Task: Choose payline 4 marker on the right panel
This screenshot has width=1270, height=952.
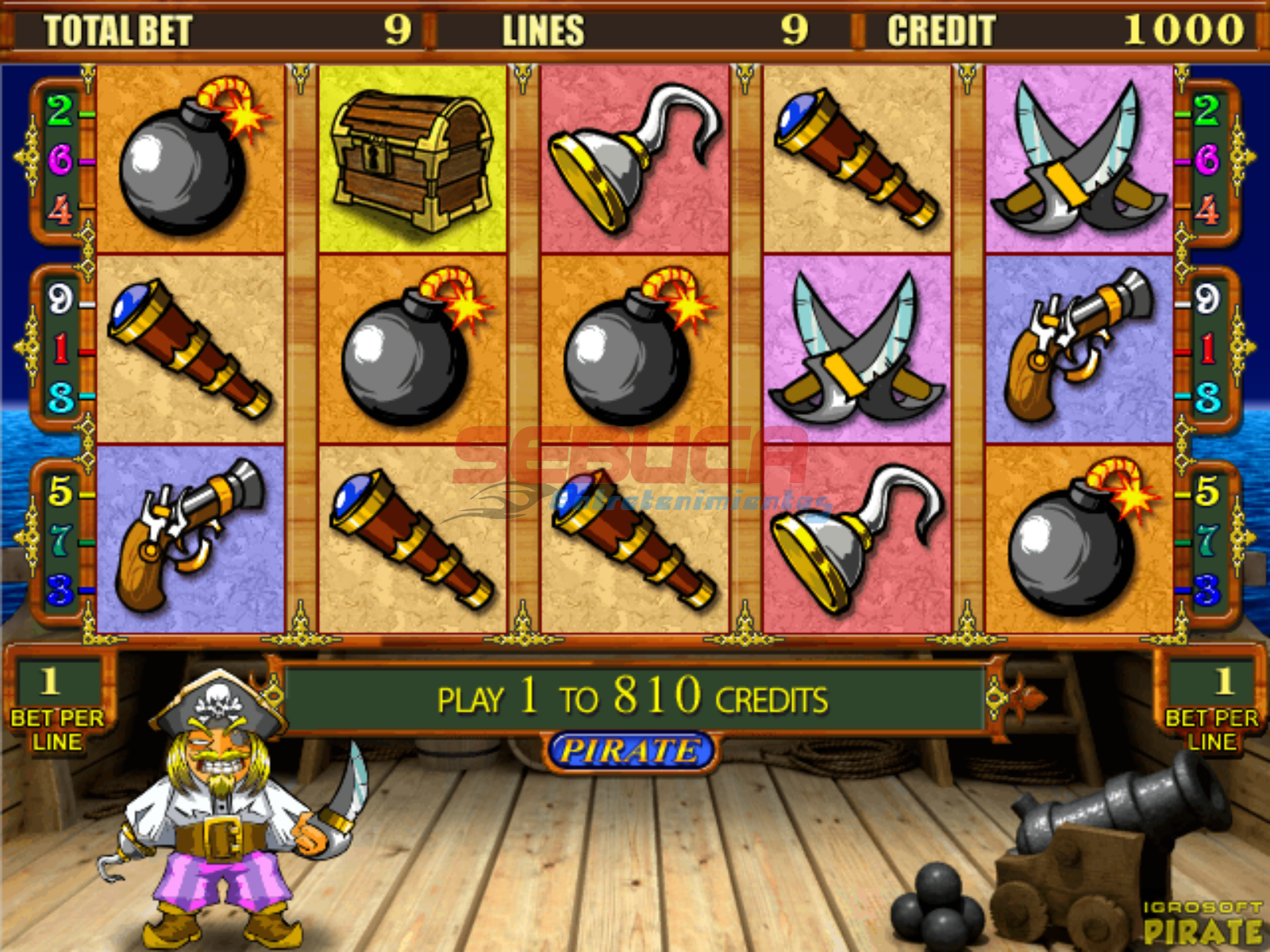Action: point(1206,211)
